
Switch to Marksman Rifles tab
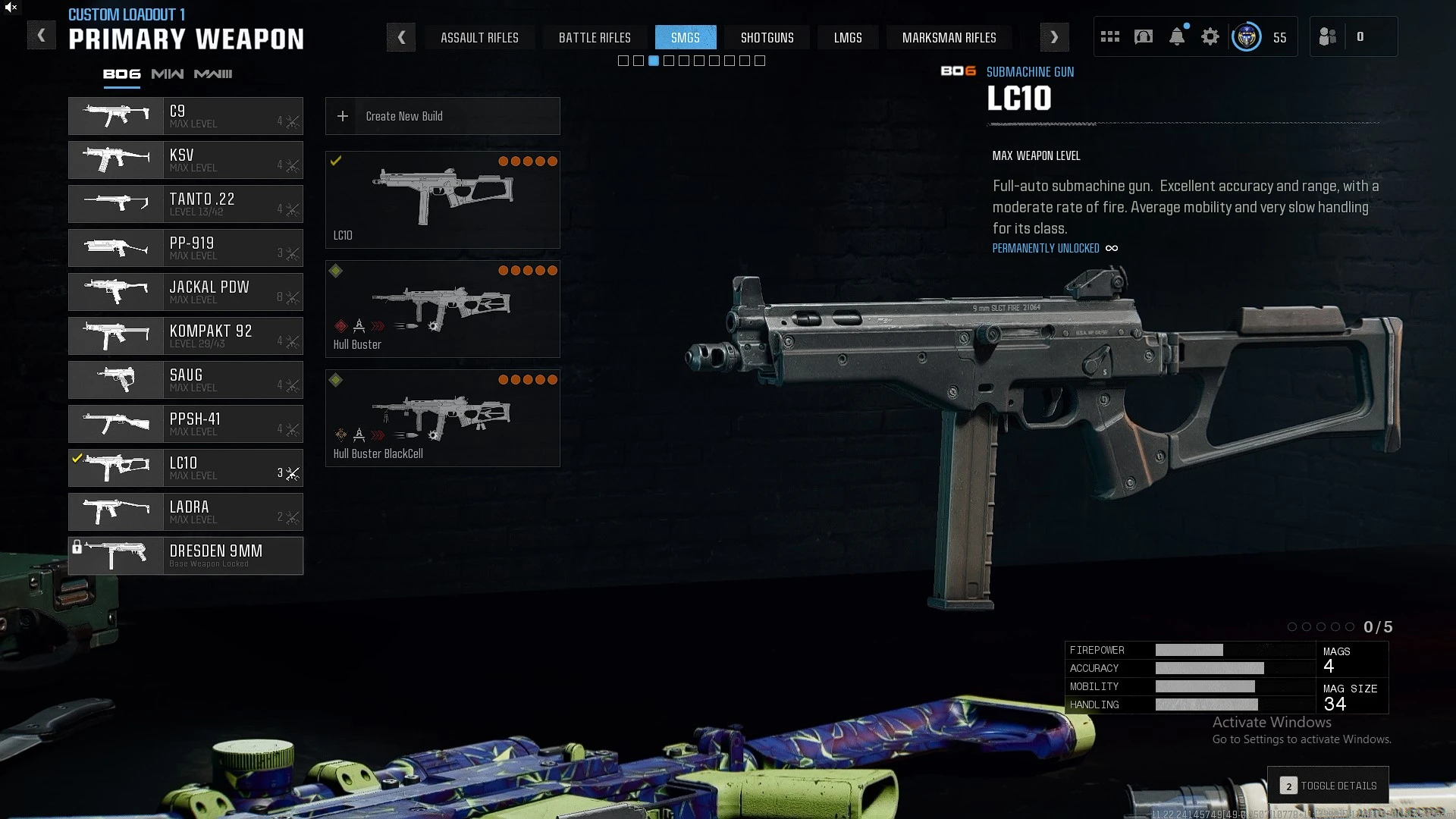coord(949,37)
